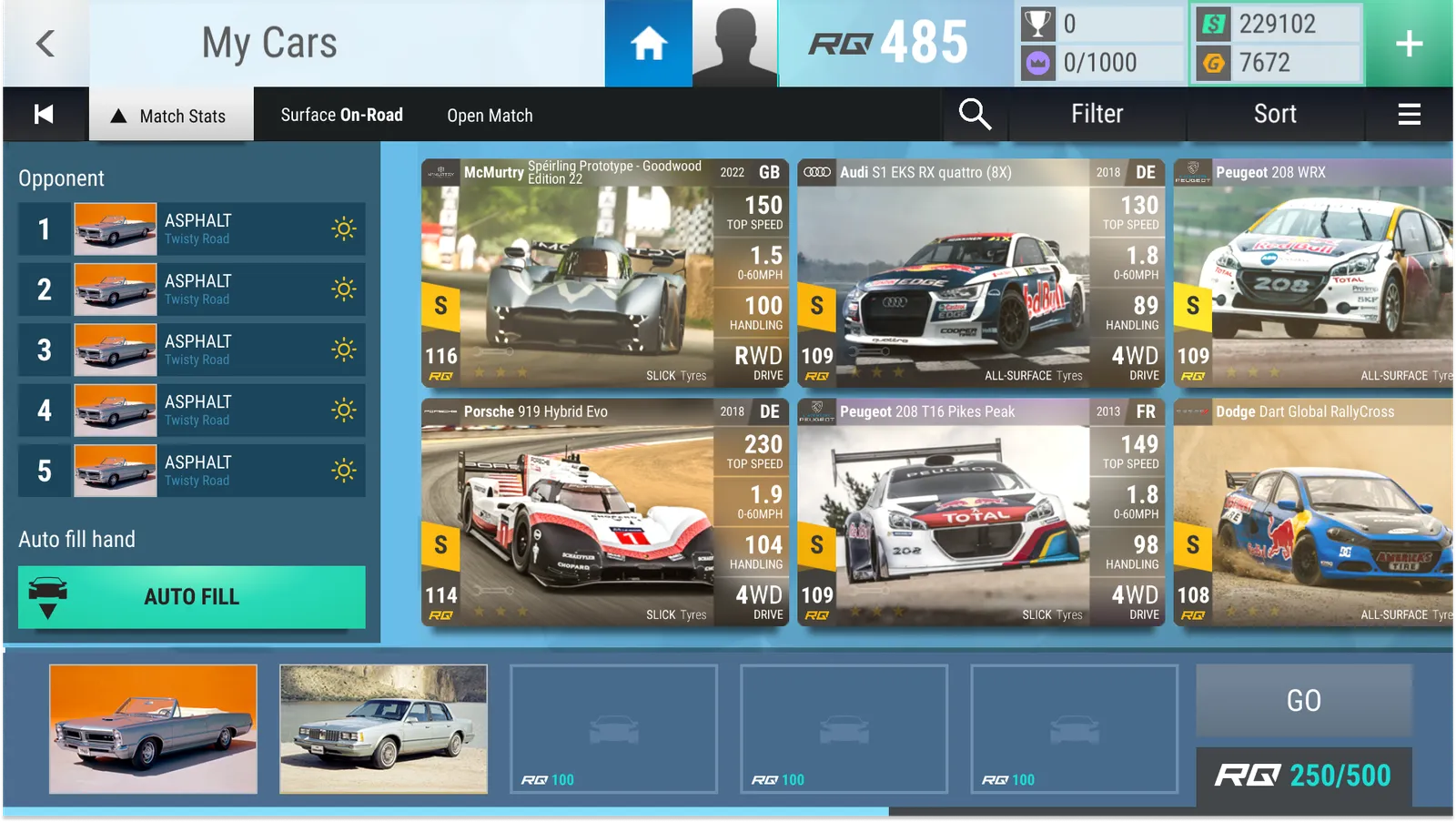Start the match with GO

click(x=1303, y=700)
